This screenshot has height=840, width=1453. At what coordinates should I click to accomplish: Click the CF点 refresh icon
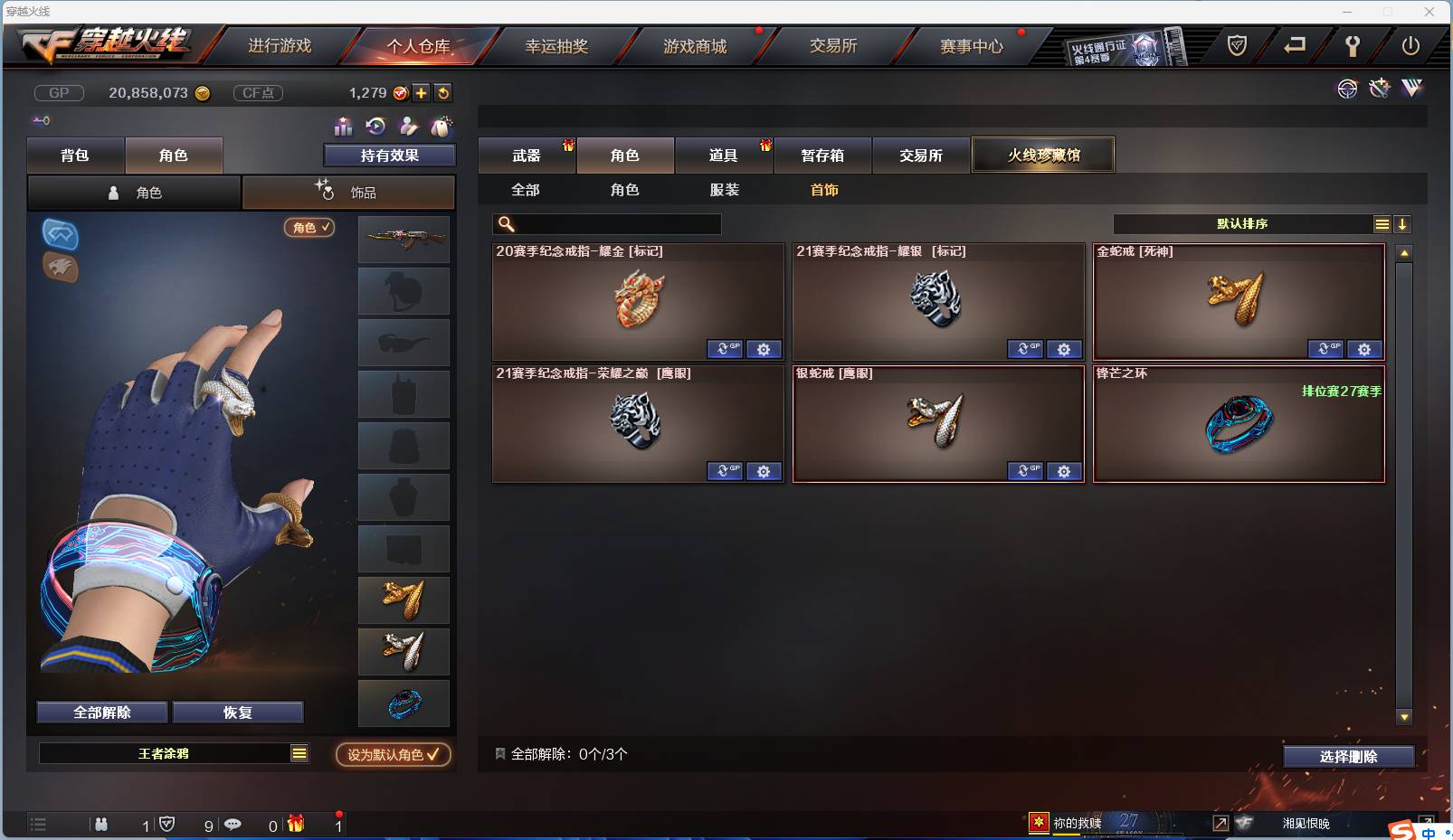[443, 92]
